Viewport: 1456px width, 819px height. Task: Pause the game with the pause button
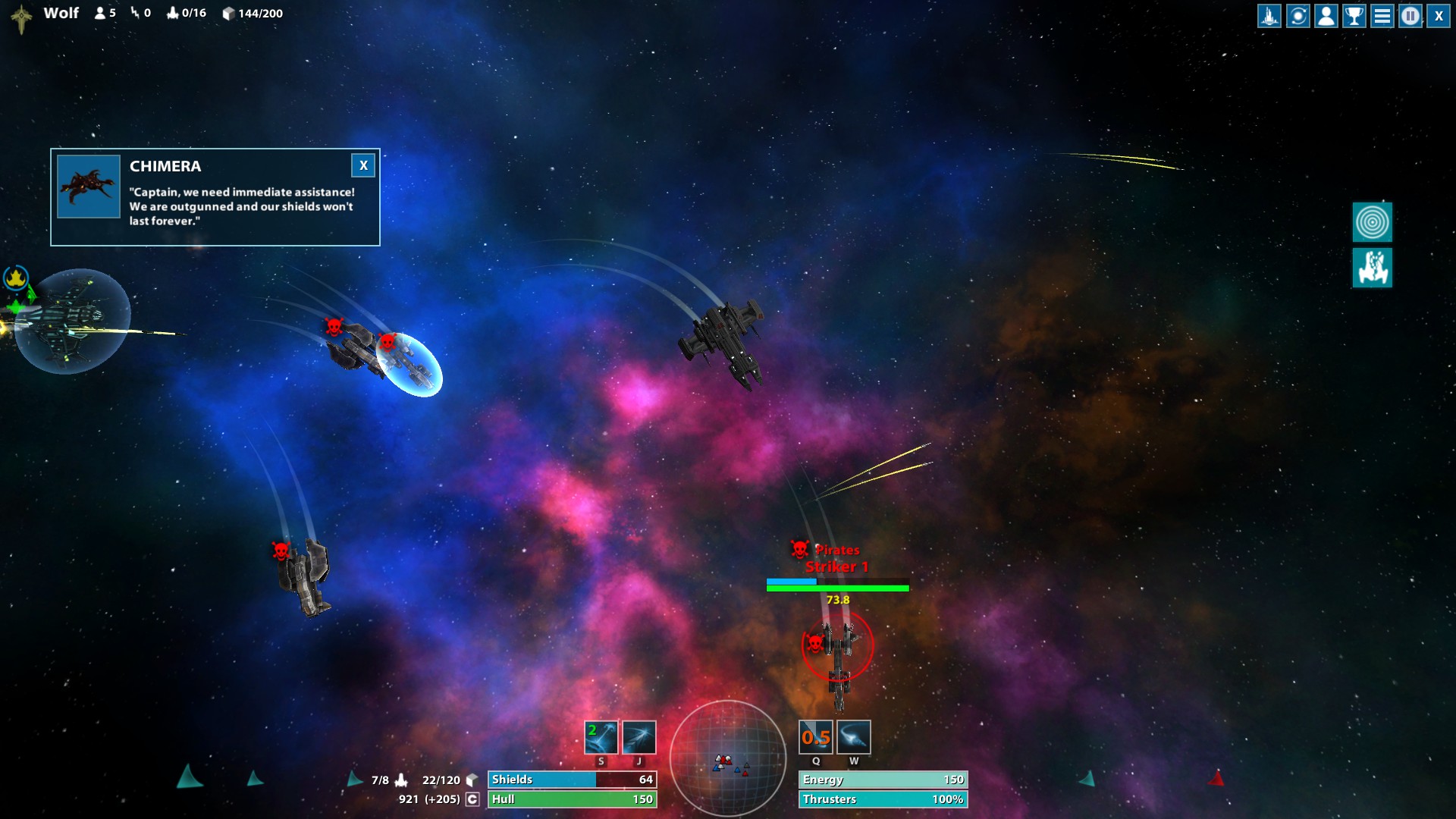(x=1410, y=16)
